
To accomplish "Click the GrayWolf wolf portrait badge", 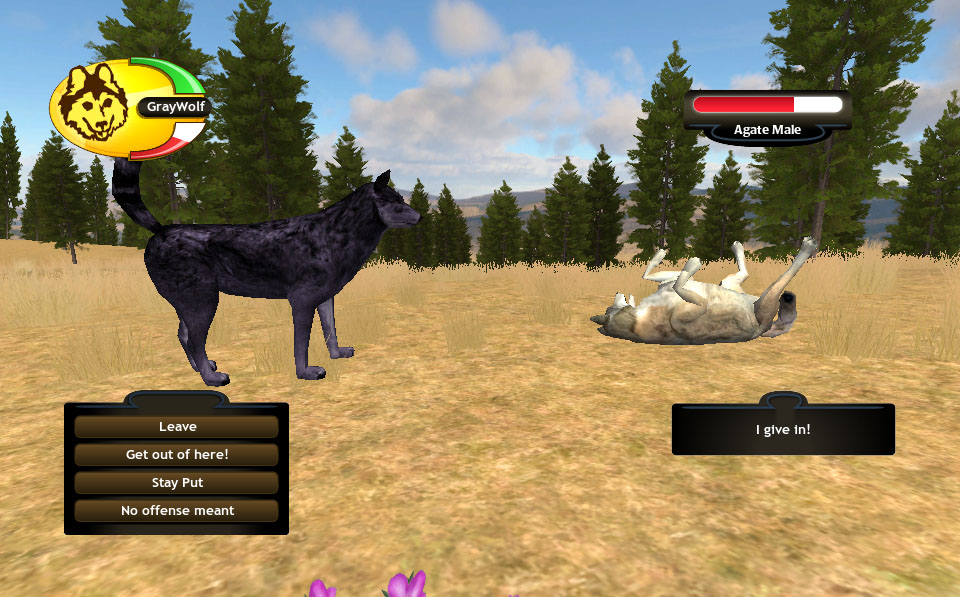I will tap(94, 105).
